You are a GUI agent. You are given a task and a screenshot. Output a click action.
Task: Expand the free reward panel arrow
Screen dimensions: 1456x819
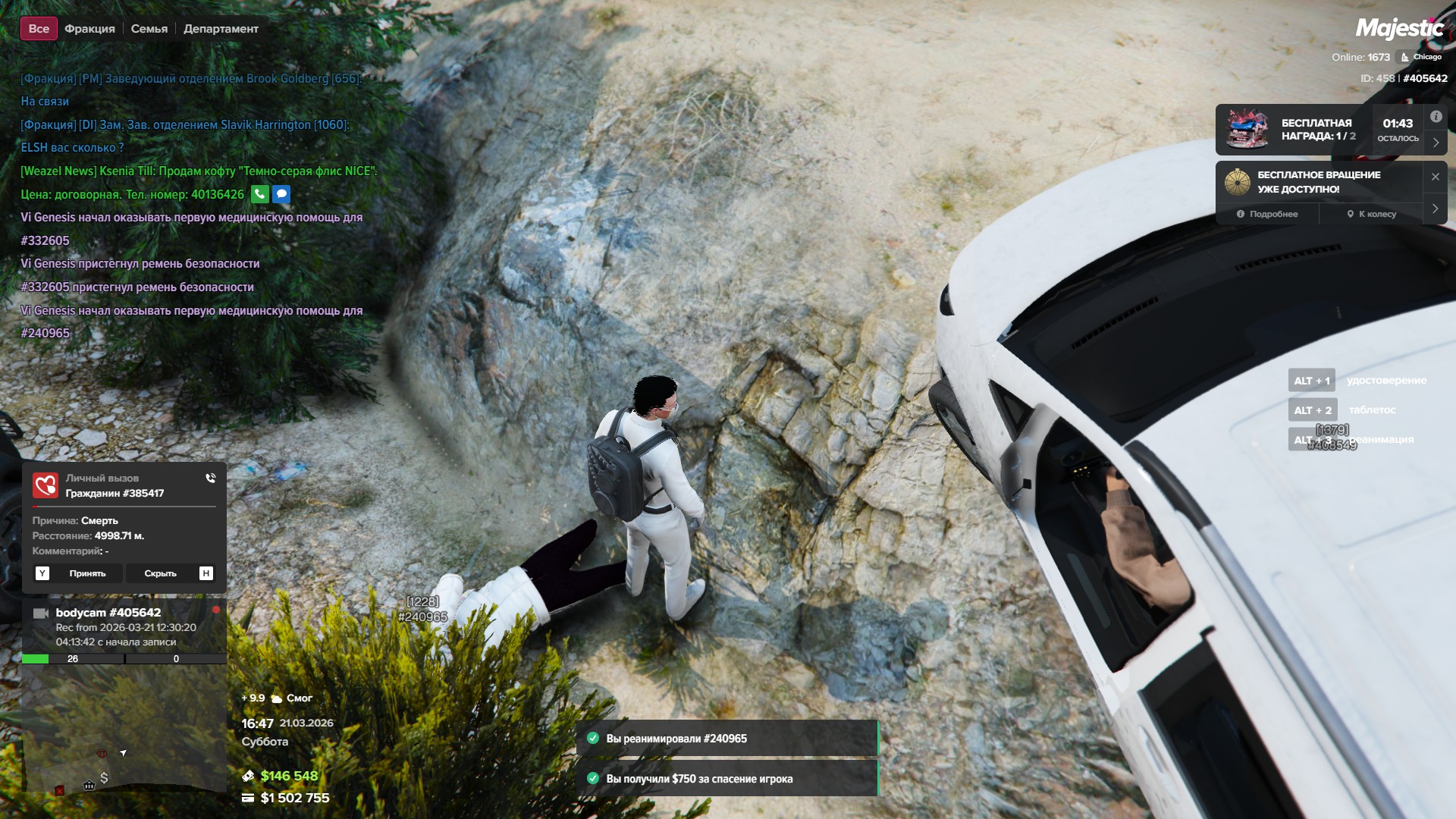[x=1436, y=143]
